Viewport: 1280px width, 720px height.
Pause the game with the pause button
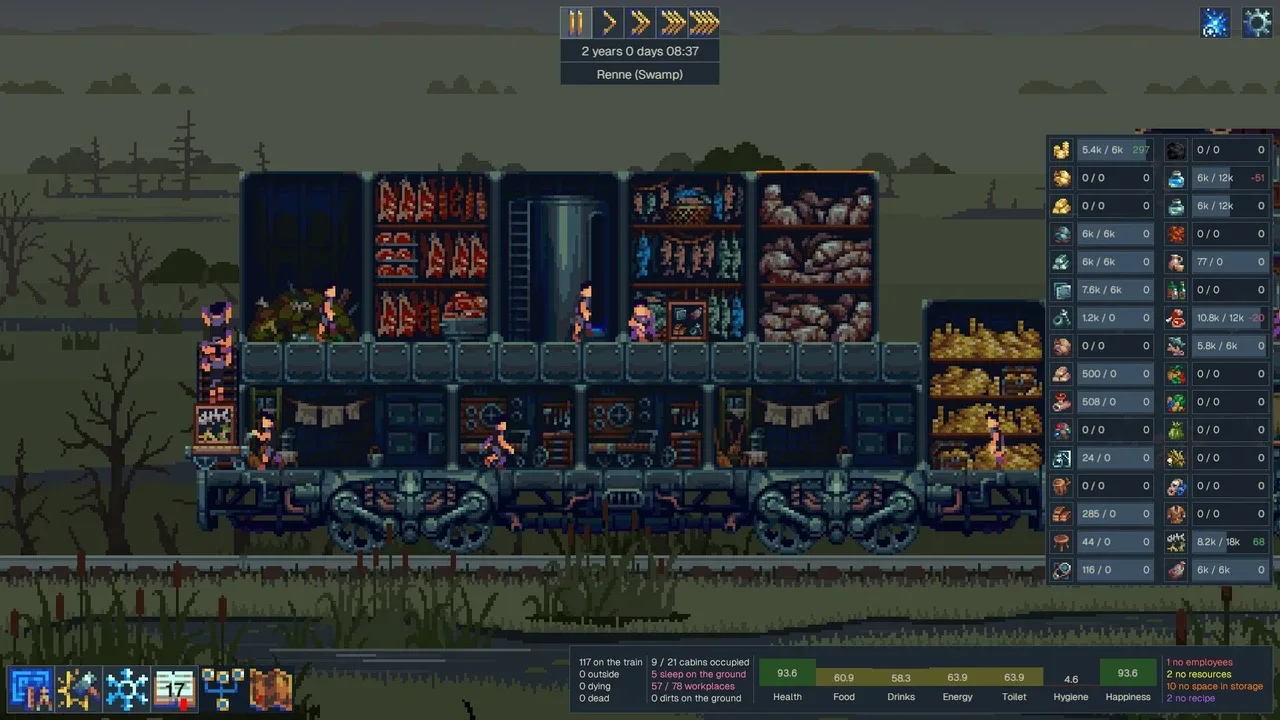click(576, 22)
